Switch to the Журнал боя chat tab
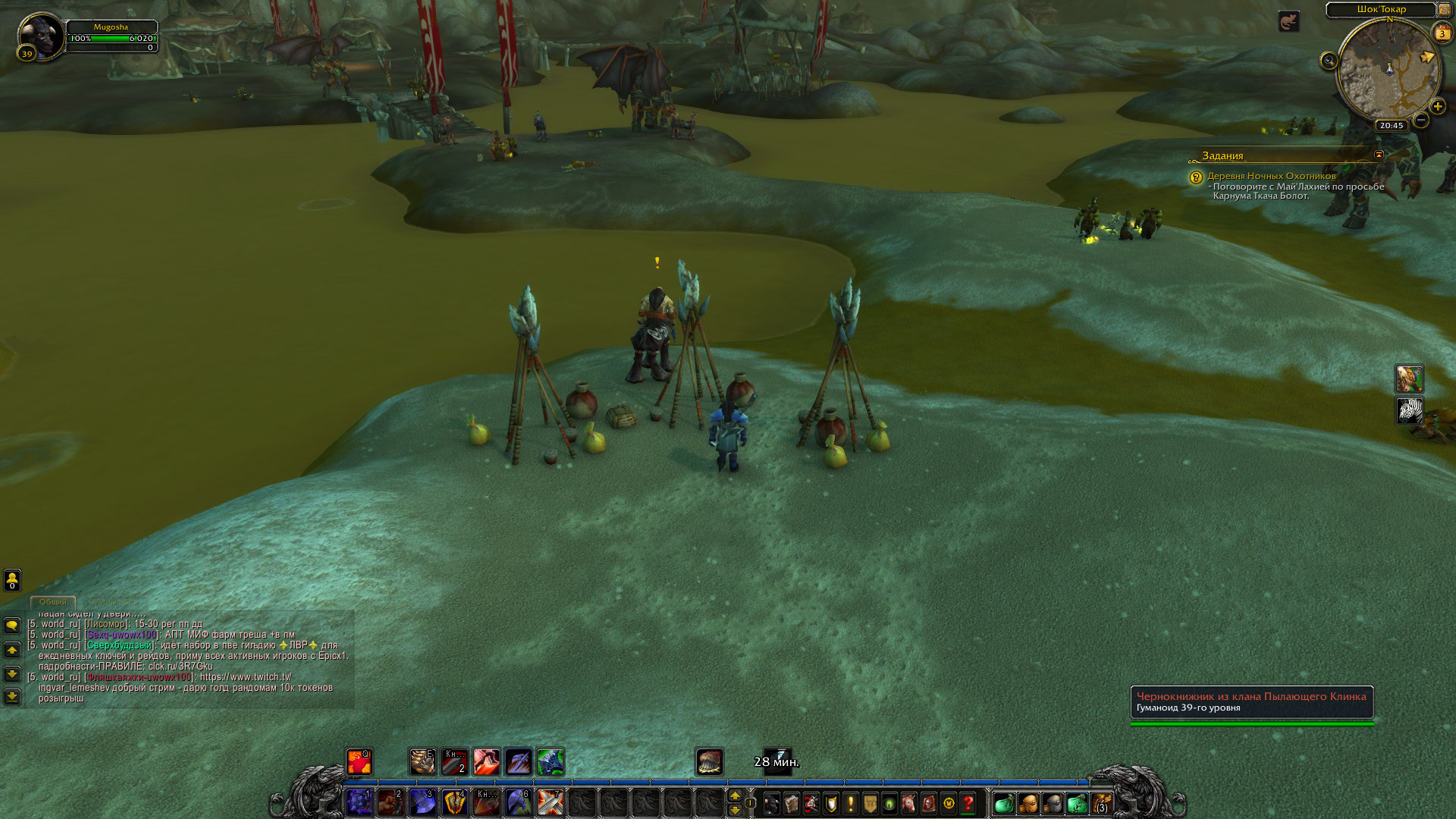 tap(115, 602)
